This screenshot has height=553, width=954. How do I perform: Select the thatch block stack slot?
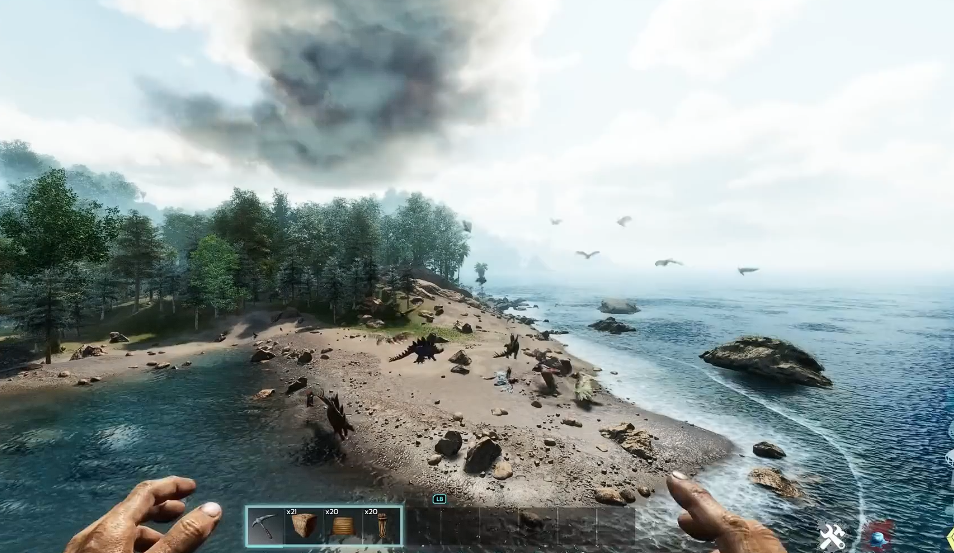pyautogui.click(x=304, y=526)
